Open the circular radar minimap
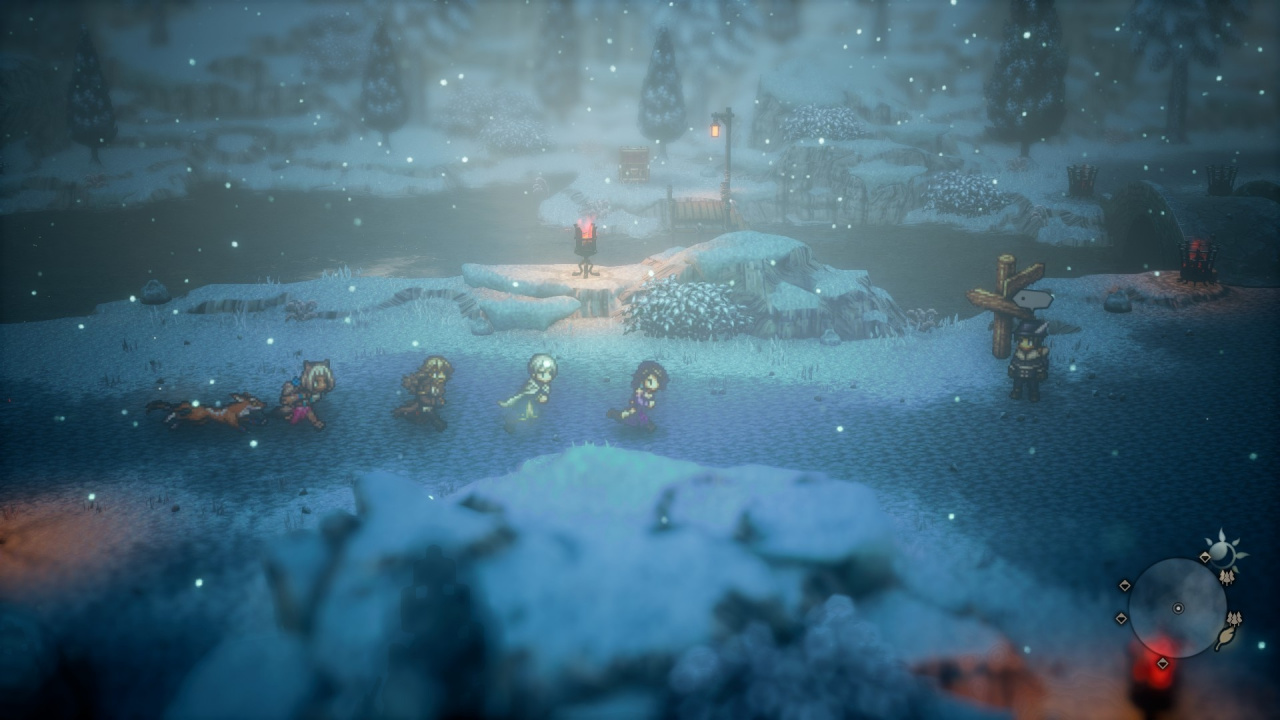Image resolution: width=1280 pixels, height=720 pixels. tap(1177, 607)
